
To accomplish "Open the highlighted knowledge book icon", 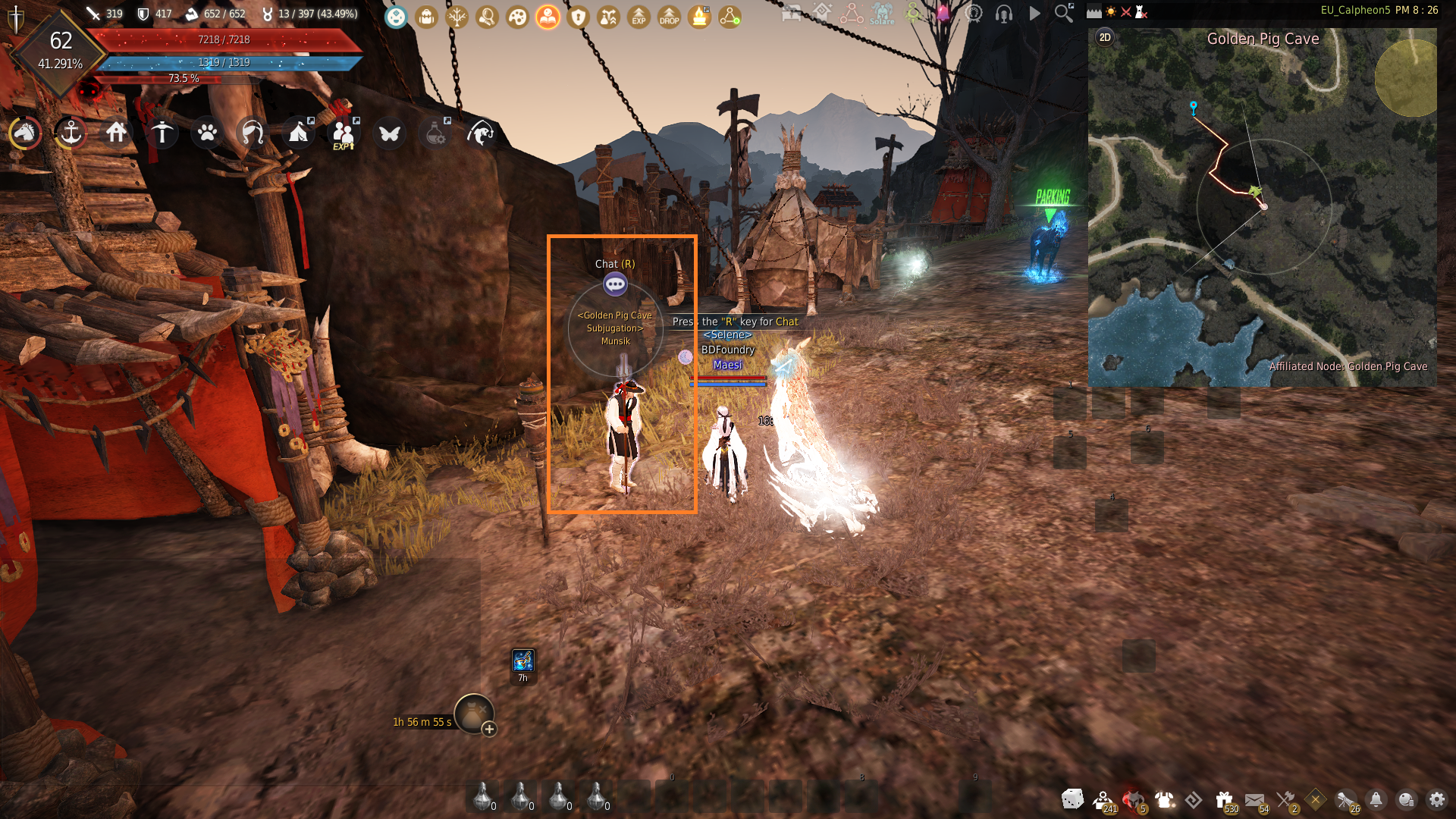I will (x=548, y=17).
